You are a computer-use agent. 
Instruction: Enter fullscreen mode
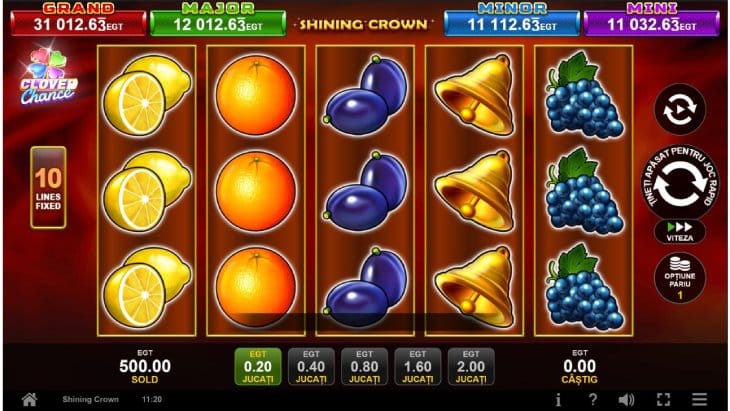662,400
